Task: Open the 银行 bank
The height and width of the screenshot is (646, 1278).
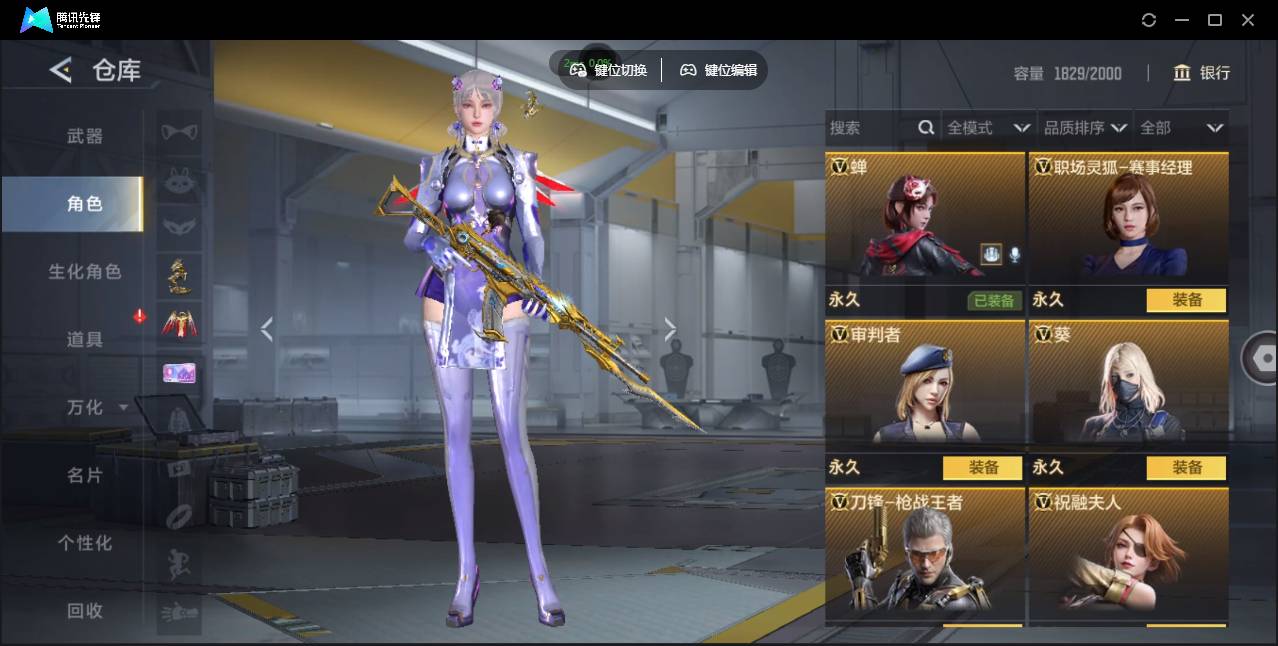Action: tap(1202, 73)
